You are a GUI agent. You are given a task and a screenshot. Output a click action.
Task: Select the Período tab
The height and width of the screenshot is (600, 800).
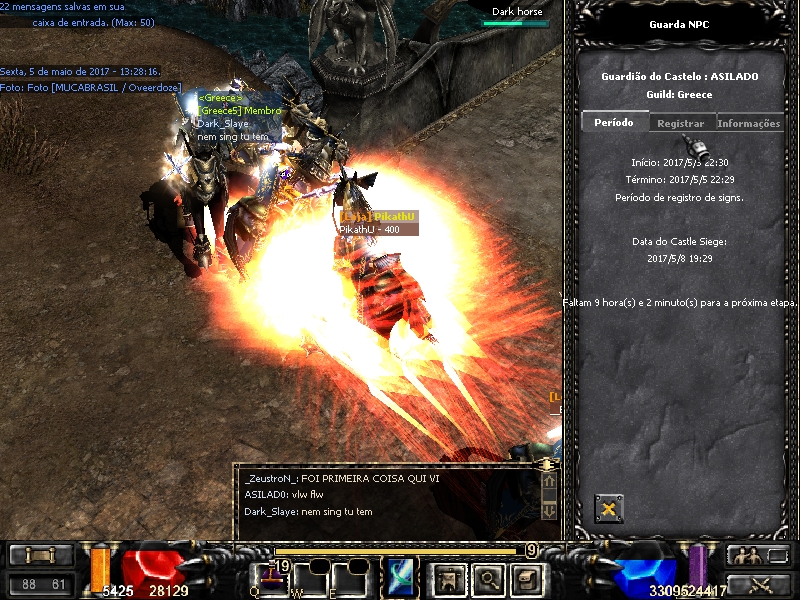[613, 122]
